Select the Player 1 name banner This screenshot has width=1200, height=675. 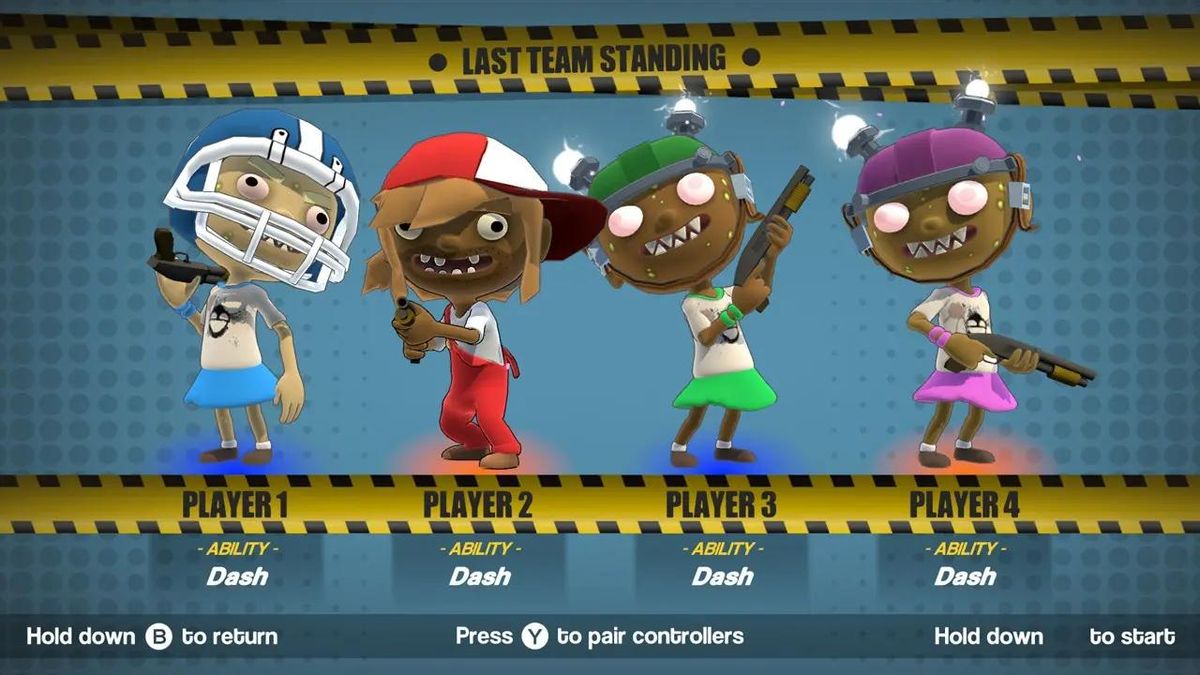pos(236,505)
